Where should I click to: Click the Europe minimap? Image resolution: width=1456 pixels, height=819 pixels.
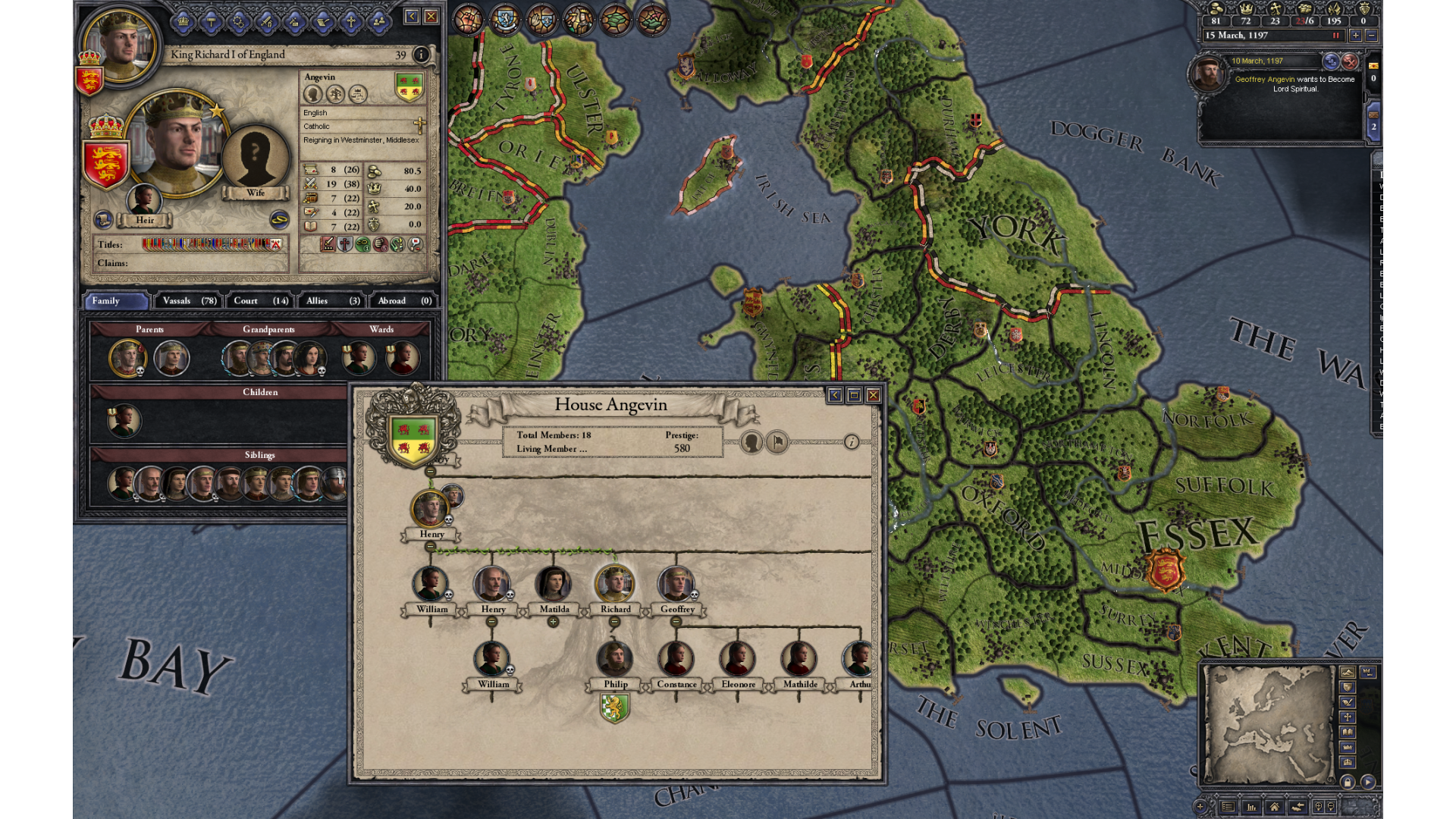pyautogui.click(x=1267, y=724)
